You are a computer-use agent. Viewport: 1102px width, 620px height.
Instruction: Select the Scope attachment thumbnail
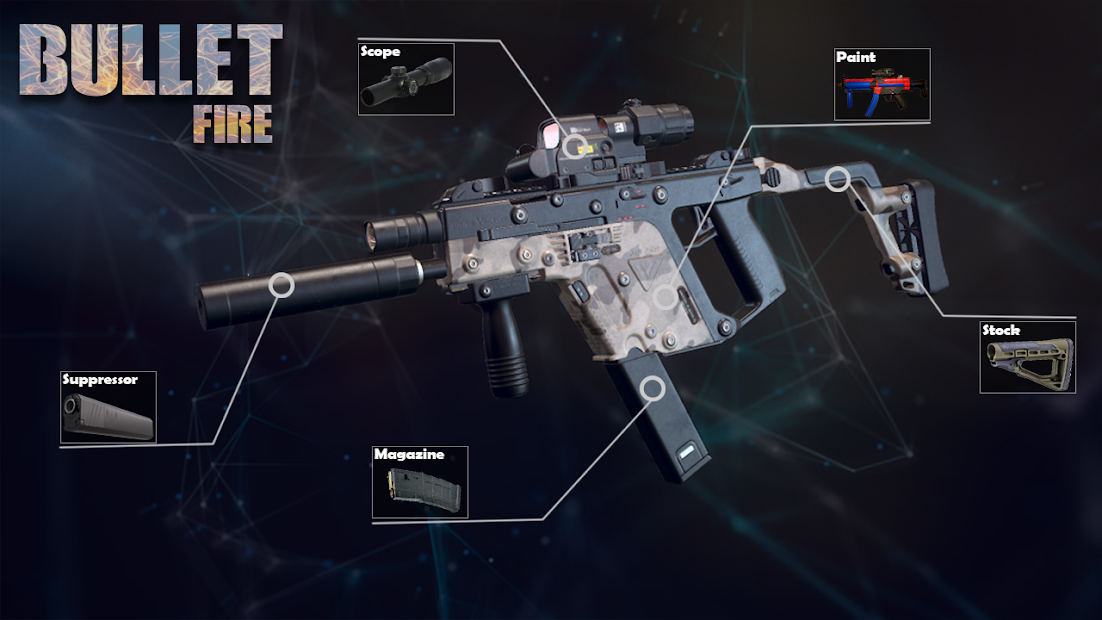406,79
